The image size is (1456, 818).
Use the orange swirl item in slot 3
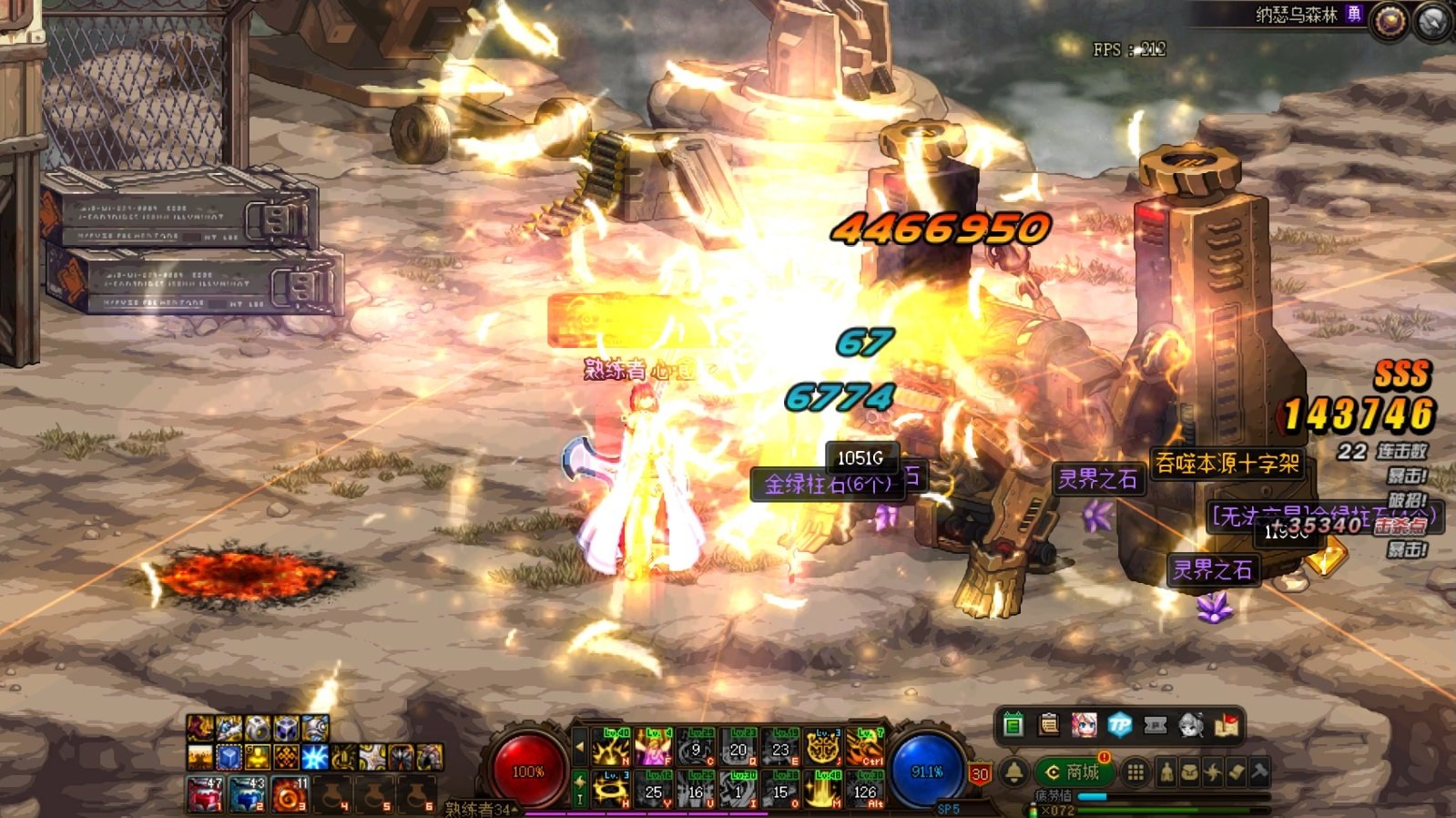289,794
